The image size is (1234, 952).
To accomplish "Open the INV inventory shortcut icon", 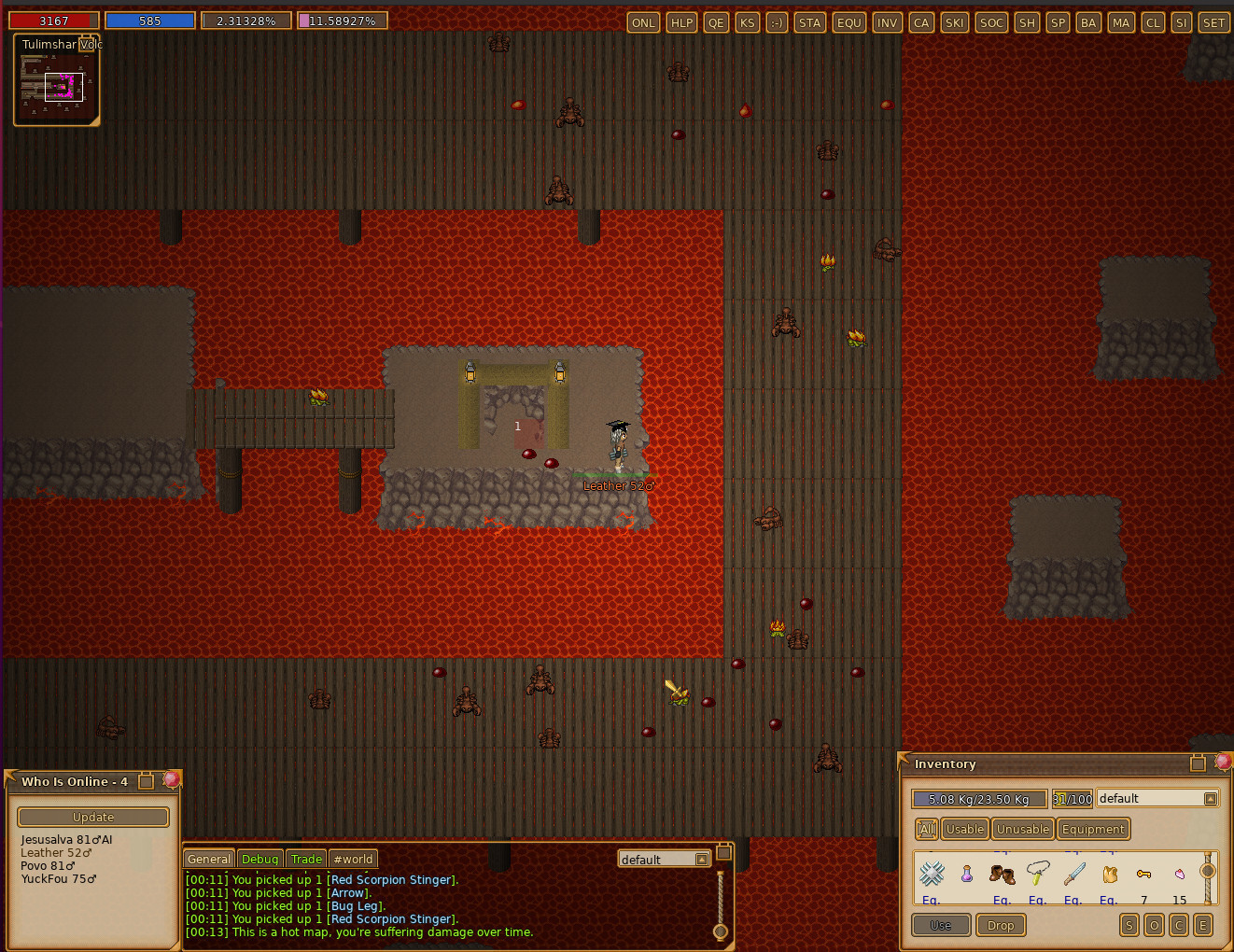I will coord(887,22).
